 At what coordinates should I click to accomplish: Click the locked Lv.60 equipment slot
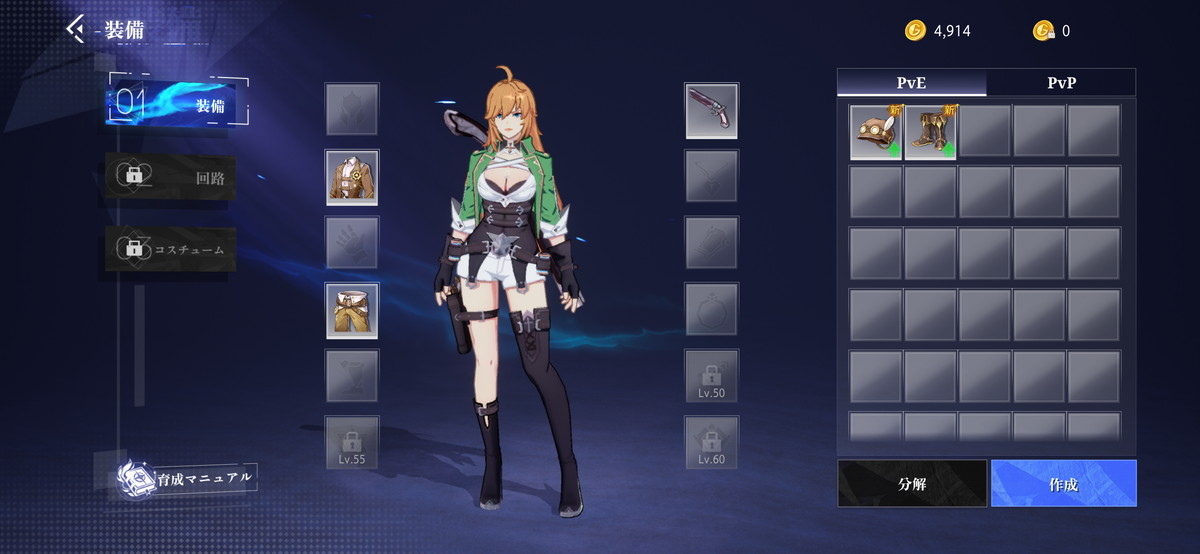[712, 442]
